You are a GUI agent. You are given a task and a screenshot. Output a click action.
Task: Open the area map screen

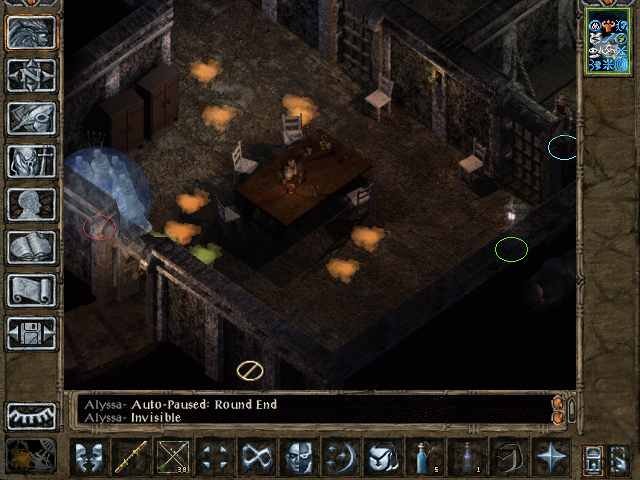click(31, 75)
